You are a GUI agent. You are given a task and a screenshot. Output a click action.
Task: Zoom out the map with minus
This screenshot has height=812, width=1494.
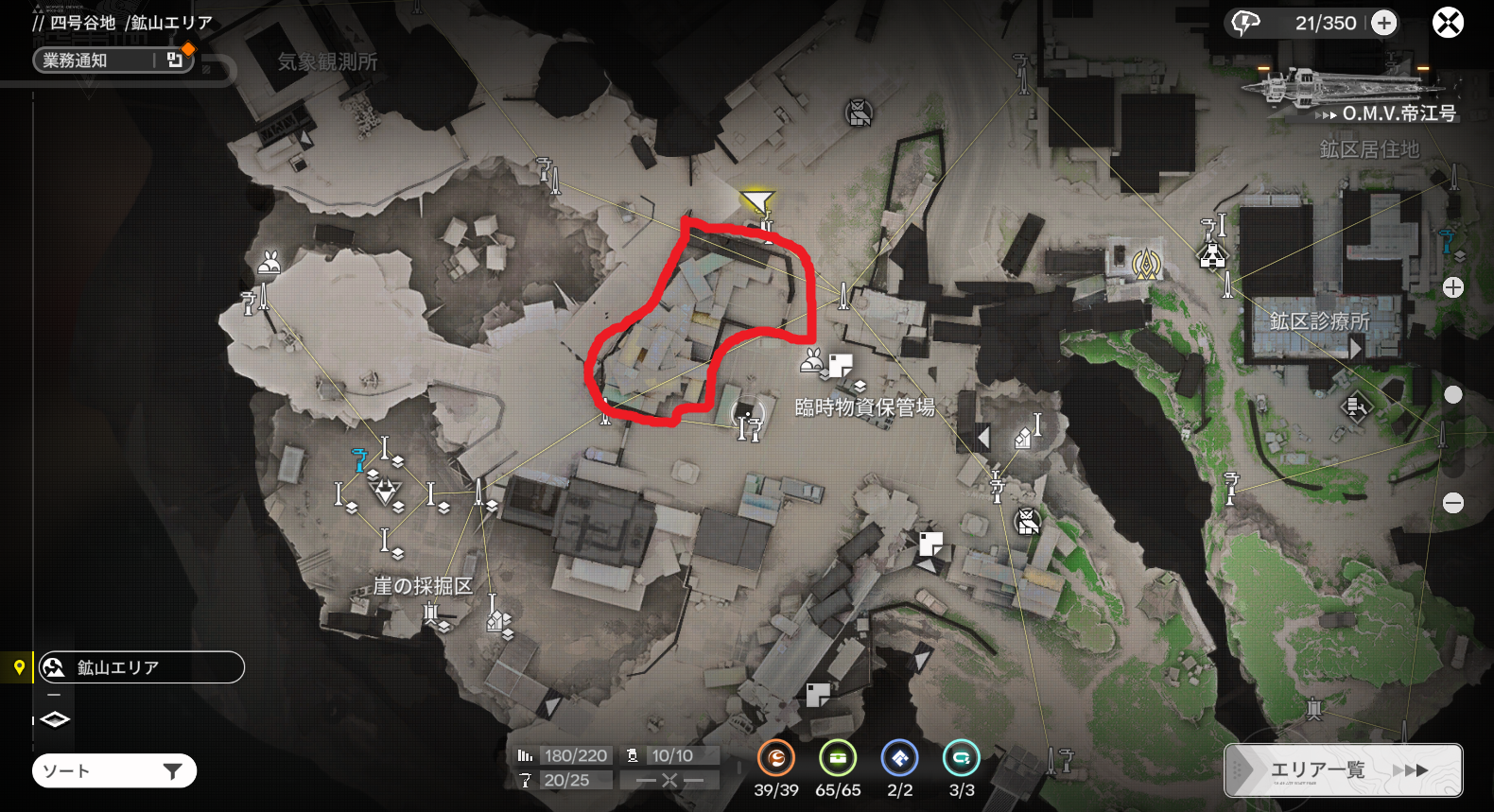point(1453,503)
